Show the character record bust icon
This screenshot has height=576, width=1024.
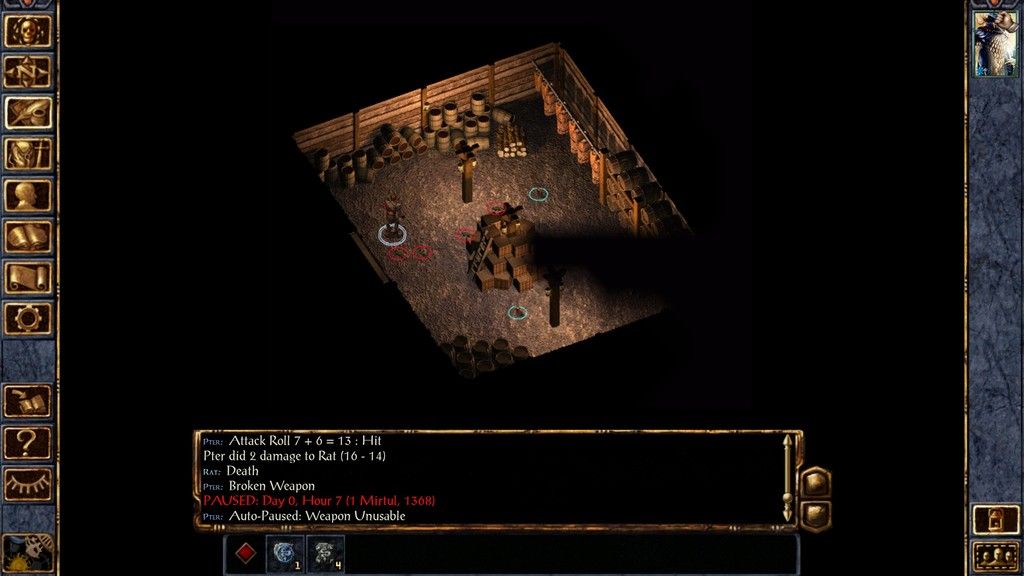point(28,195)
